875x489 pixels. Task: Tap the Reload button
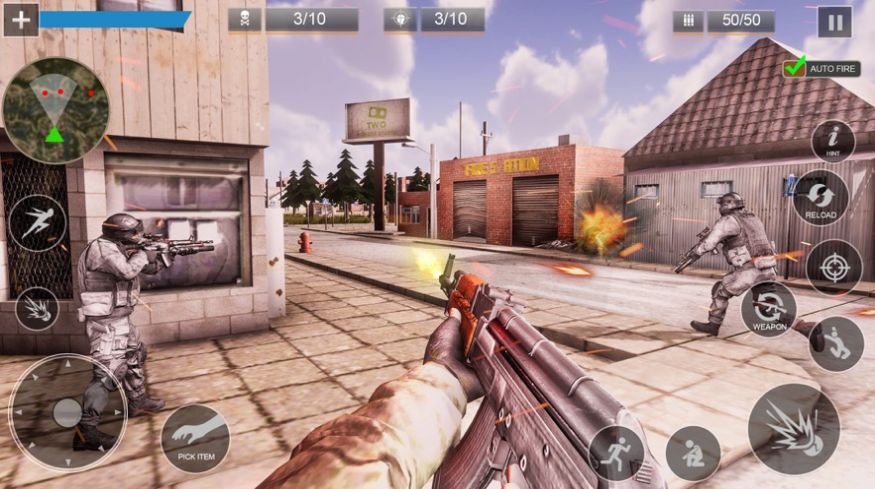click(820, 197)
